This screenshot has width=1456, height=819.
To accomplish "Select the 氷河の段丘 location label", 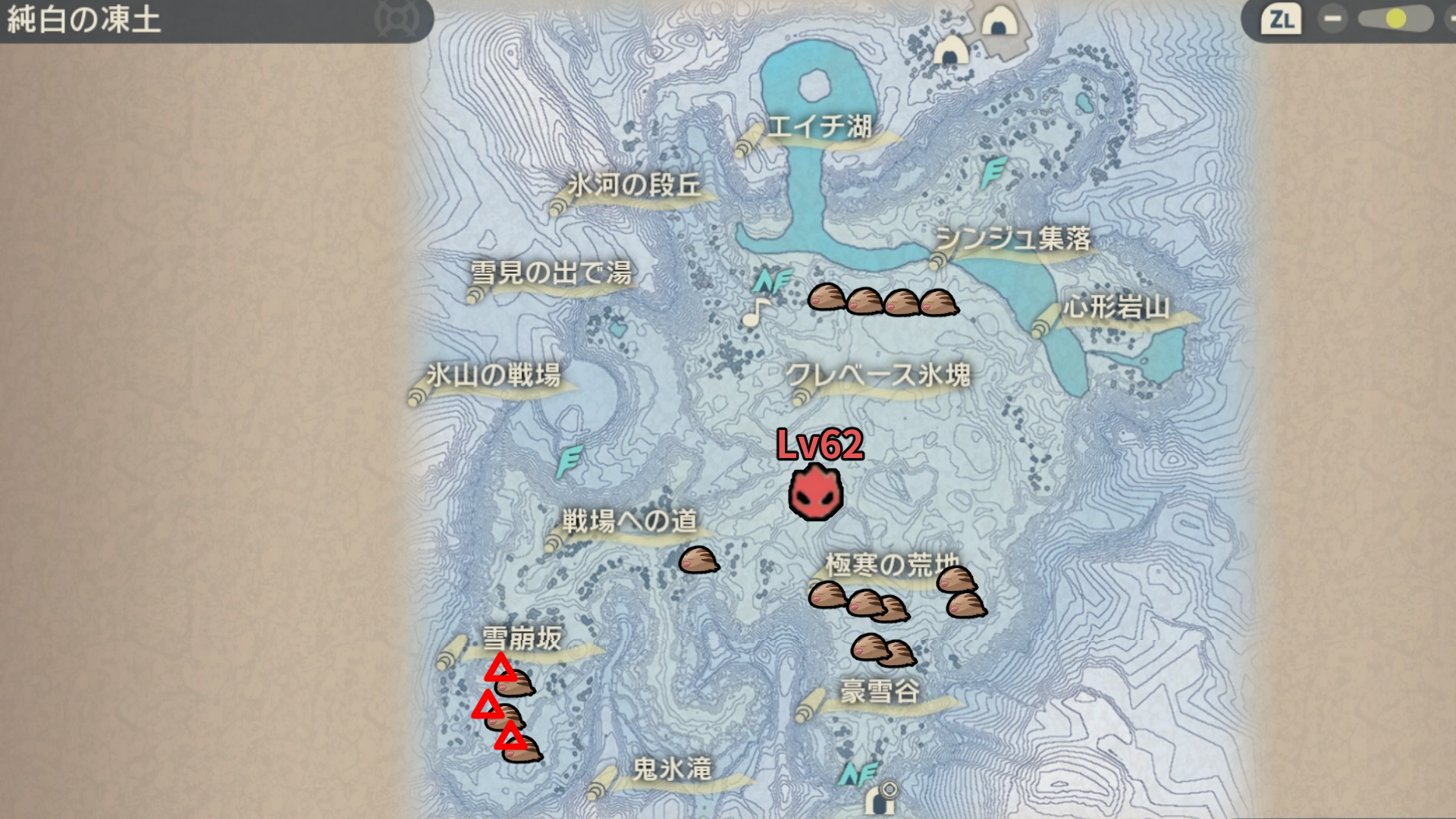I will (634, 185).
